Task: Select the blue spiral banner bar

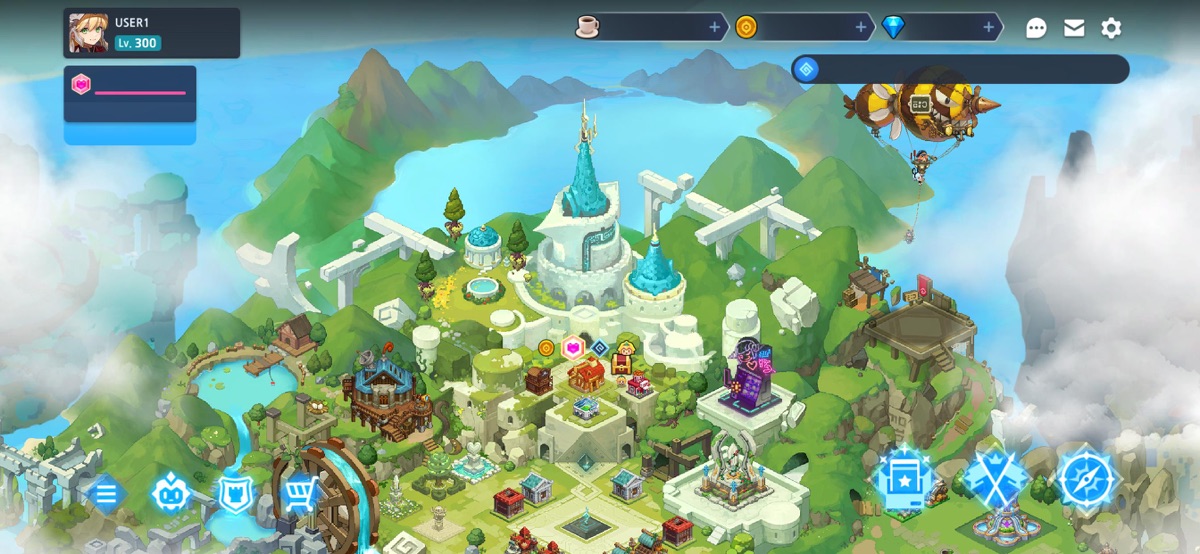Action: pyautogui.click(x=960, y=69)
